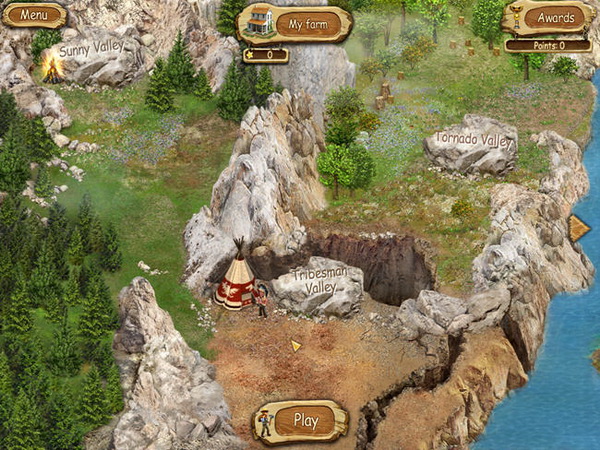
Task: Select the Tribesman Valley level stone
Action: tap(320, 281)
